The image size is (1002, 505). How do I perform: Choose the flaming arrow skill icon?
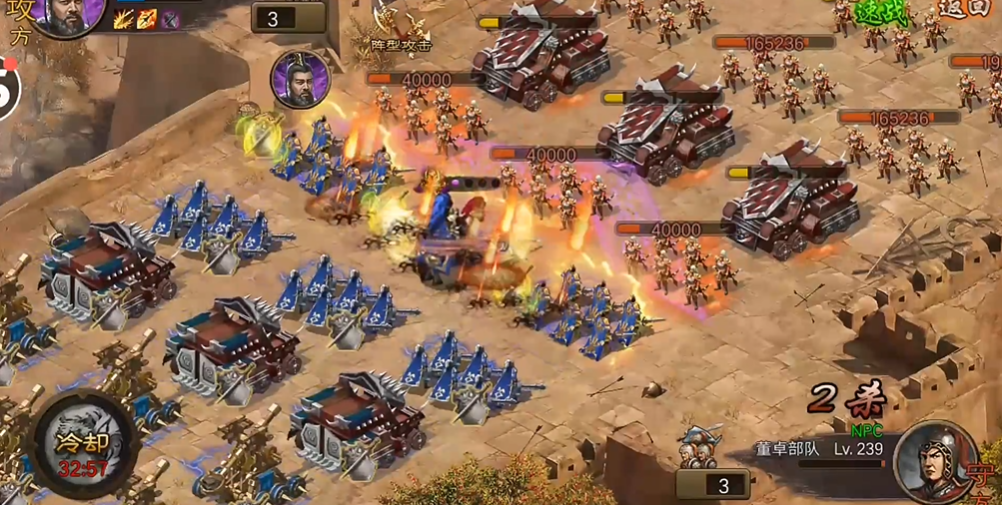pos(147,19)
